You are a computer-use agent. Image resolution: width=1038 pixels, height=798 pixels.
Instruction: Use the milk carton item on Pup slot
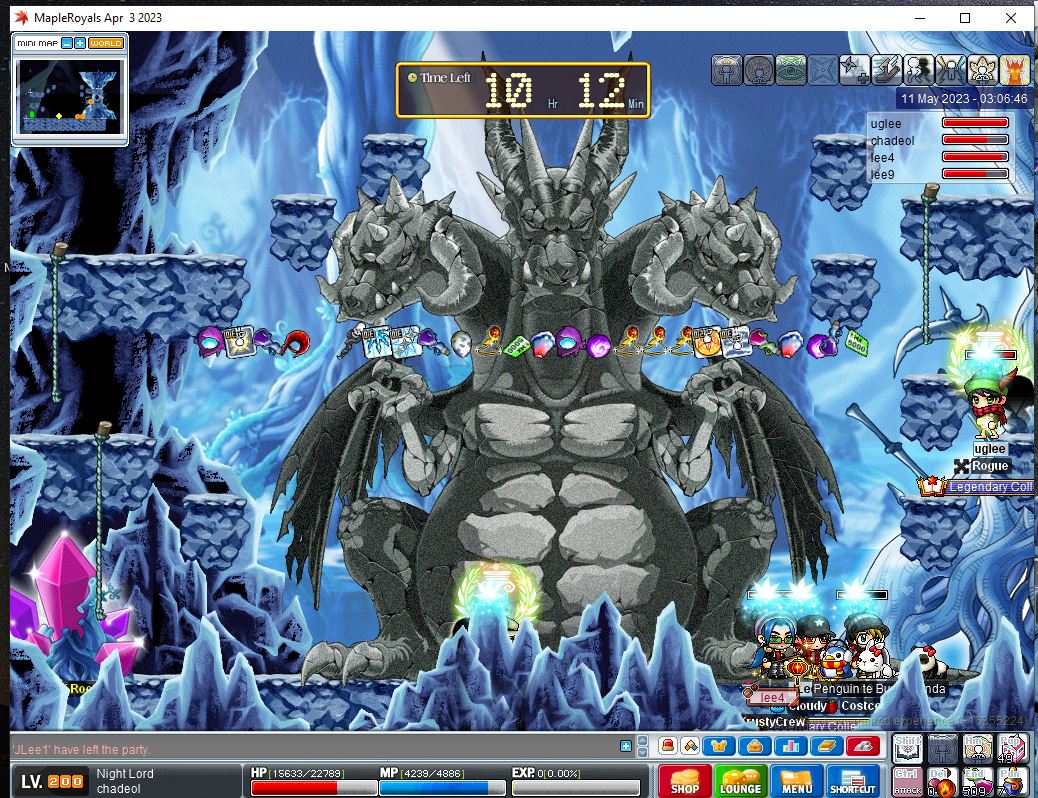(1011, 747)
